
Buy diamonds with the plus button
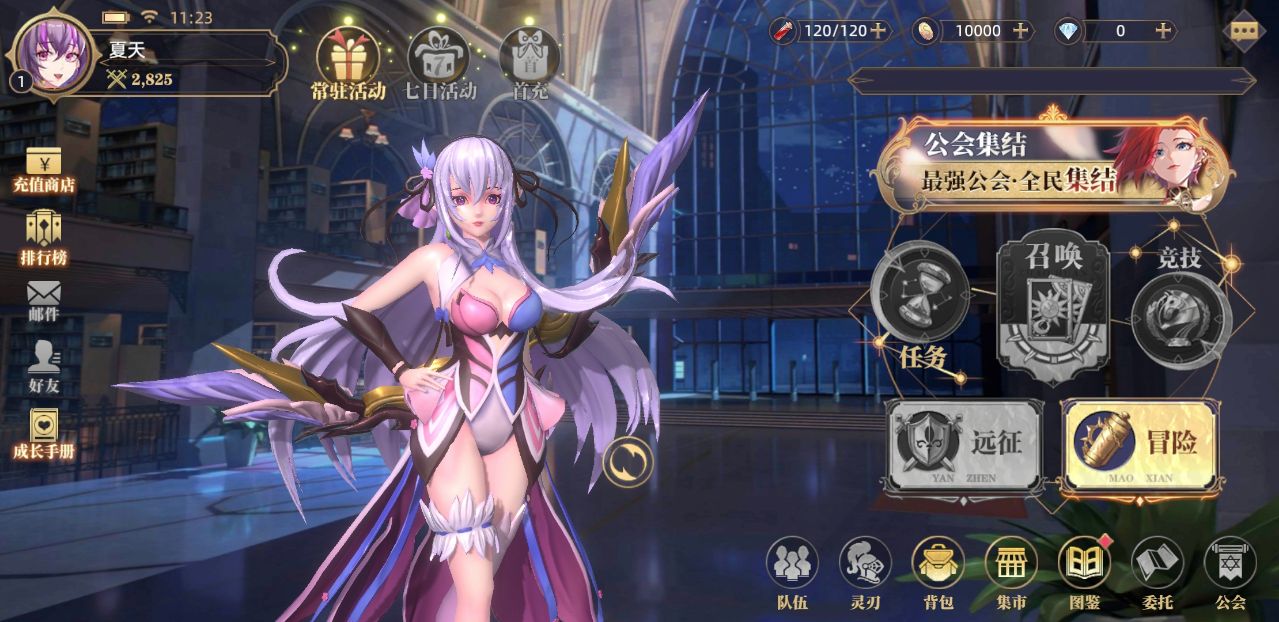pos(1164,30)
